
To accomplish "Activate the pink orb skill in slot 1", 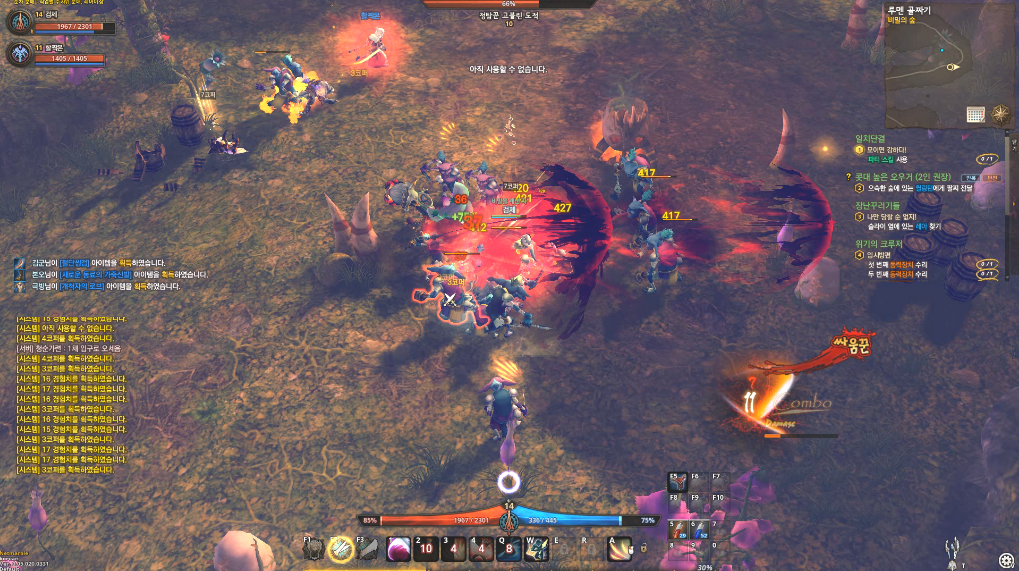I will pyautogui.click(x=397, y=549).
